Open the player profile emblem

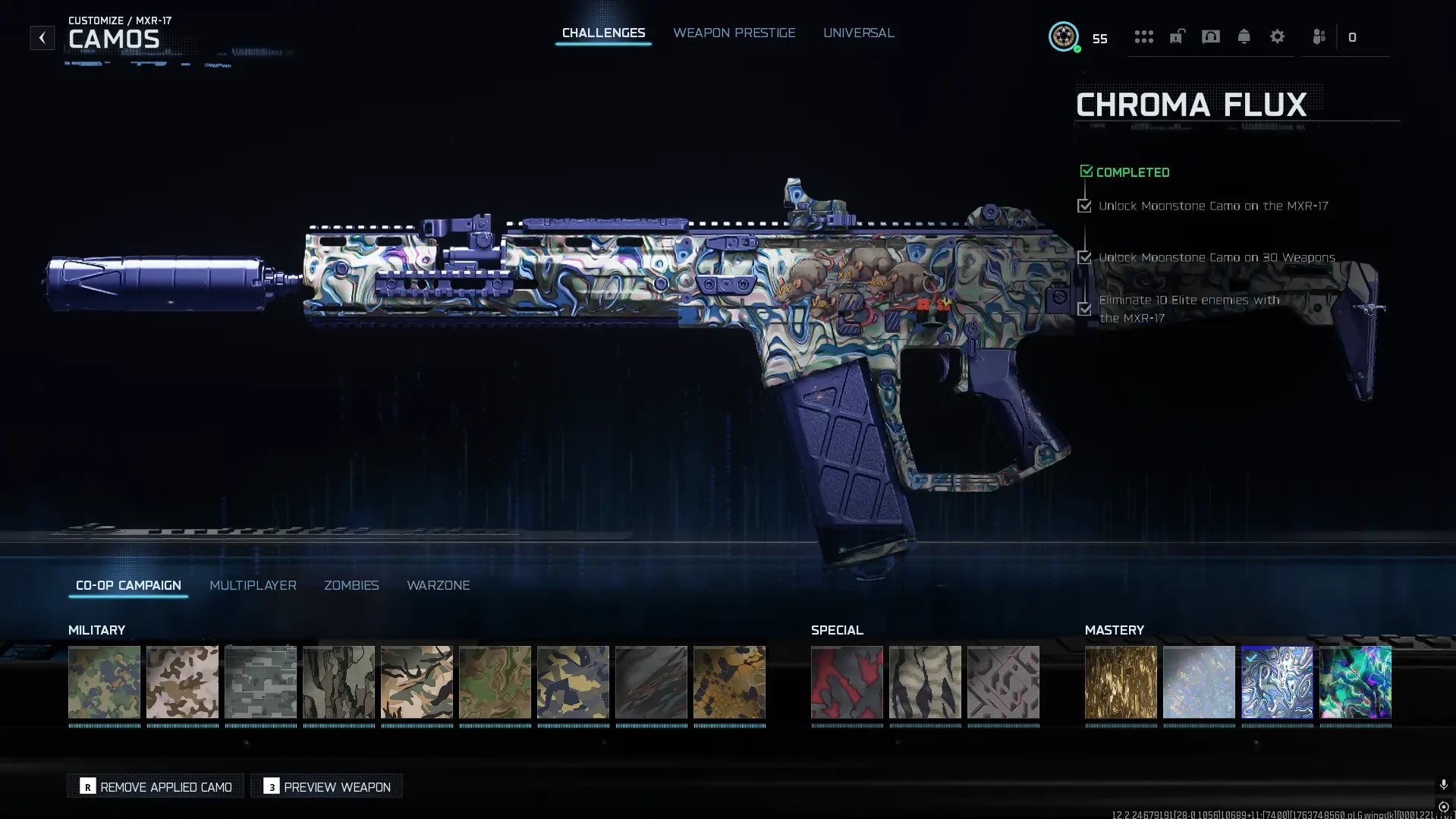[x=1064, y=36]
